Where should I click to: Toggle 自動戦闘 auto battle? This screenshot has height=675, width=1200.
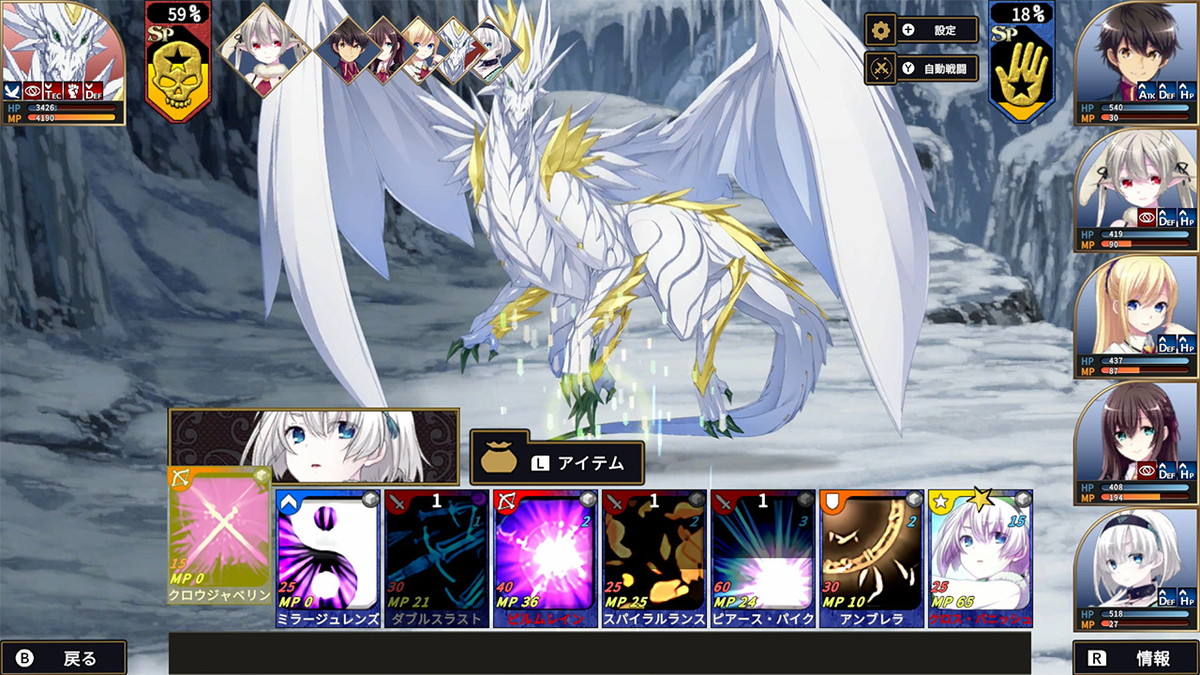coord(922,68)
